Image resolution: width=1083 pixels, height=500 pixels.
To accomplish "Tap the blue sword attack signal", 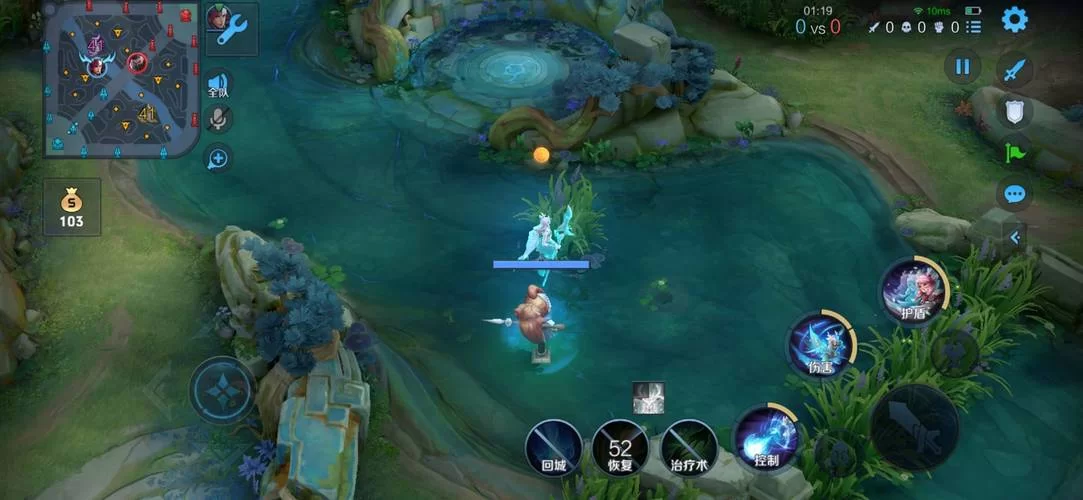I will tap(1015, 70).
